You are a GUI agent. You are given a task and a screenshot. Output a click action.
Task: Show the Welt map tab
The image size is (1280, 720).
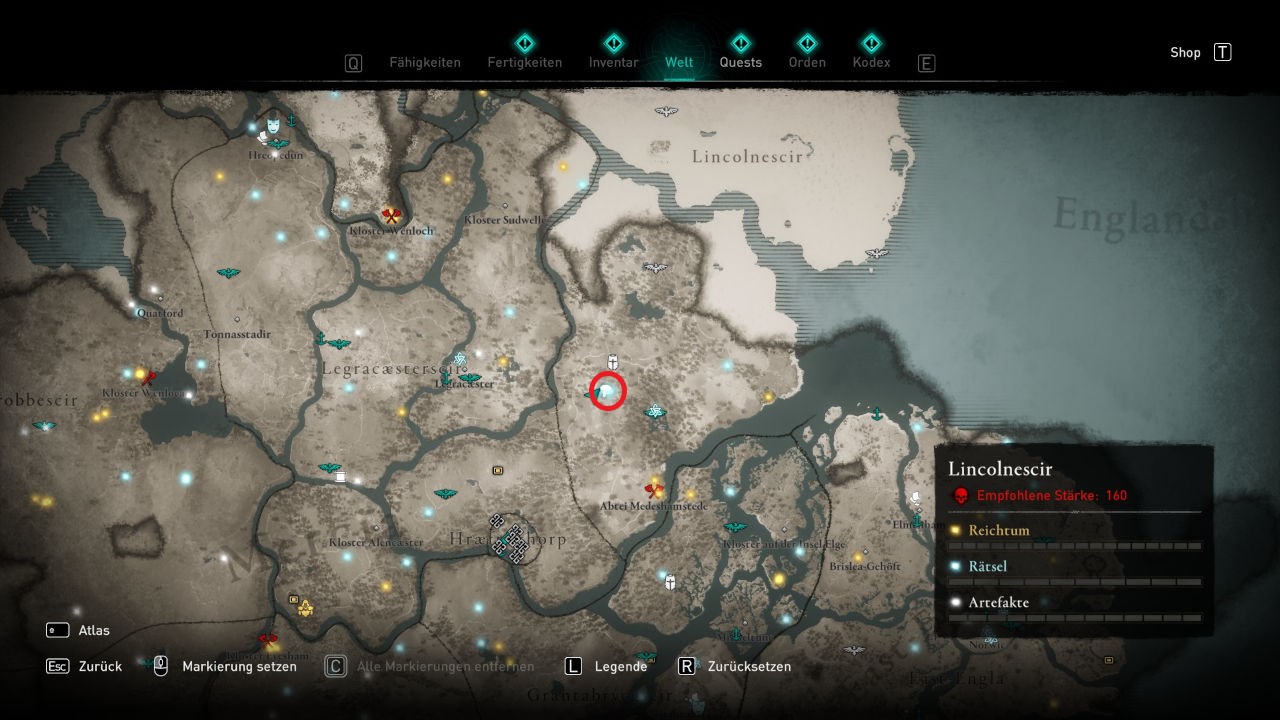pyautogui.click(x=679, y=62)
